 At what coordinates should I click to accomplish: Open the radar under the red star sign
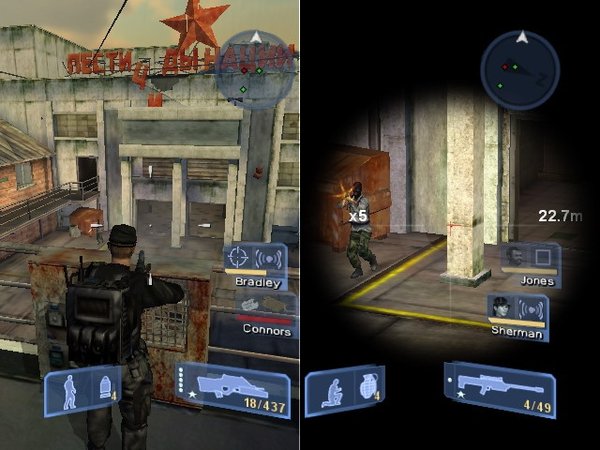(x=257, y=68)
